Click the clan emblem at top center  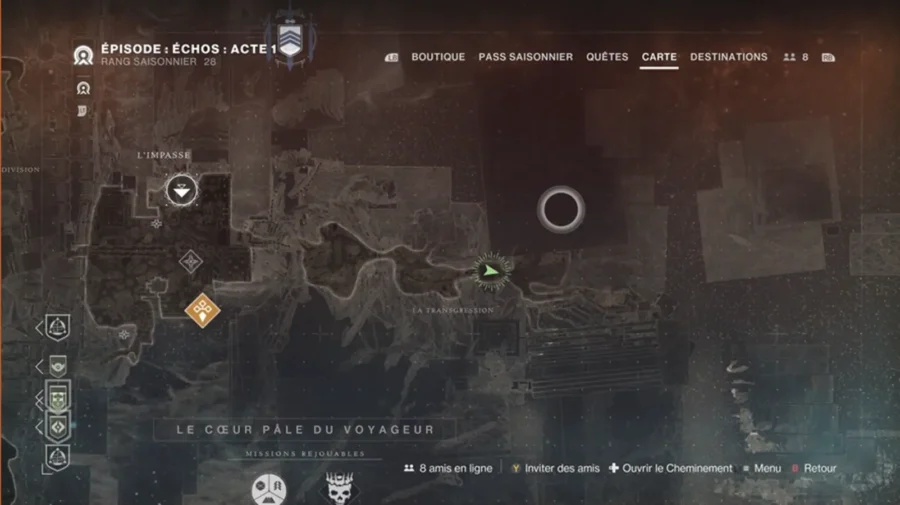(289, 40)
